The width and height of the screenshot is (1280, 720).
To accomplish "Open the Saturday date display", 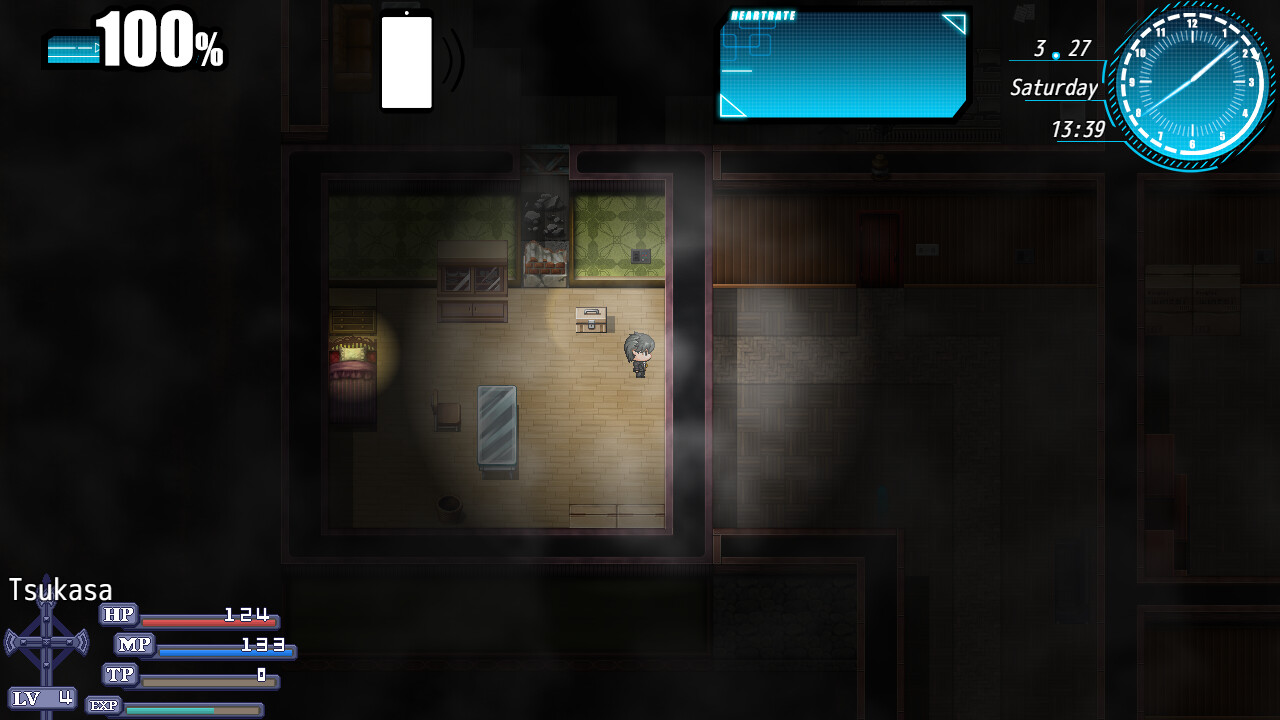I will click(1056, 88).
